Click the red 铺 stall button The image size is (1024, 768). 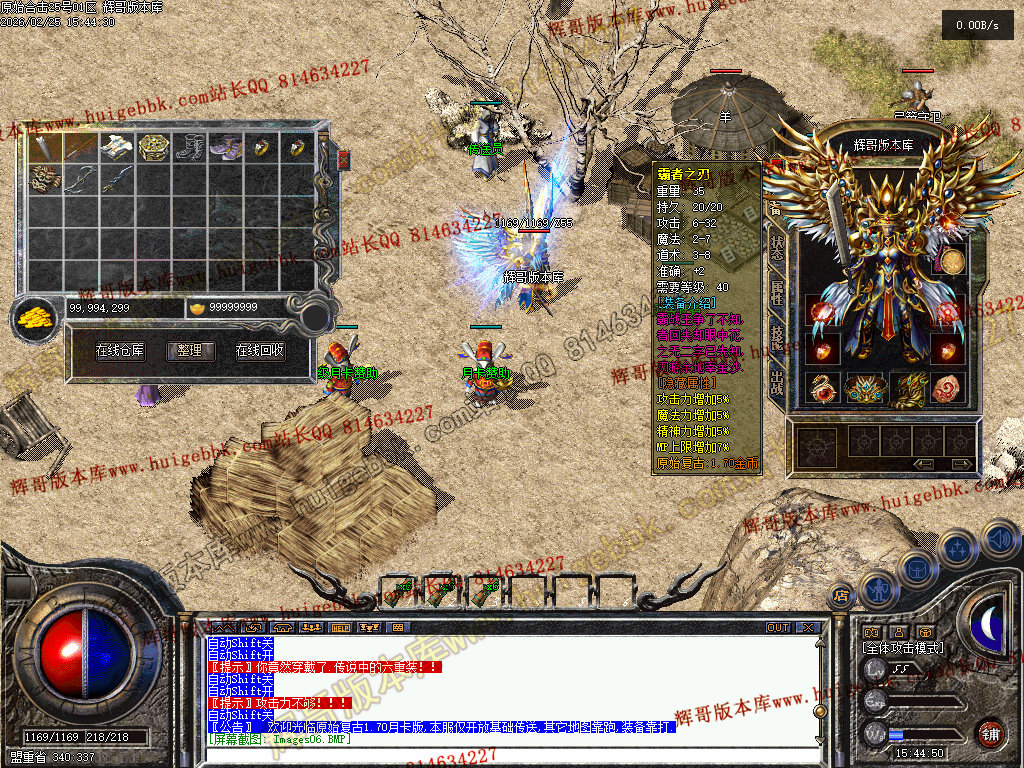991,734
